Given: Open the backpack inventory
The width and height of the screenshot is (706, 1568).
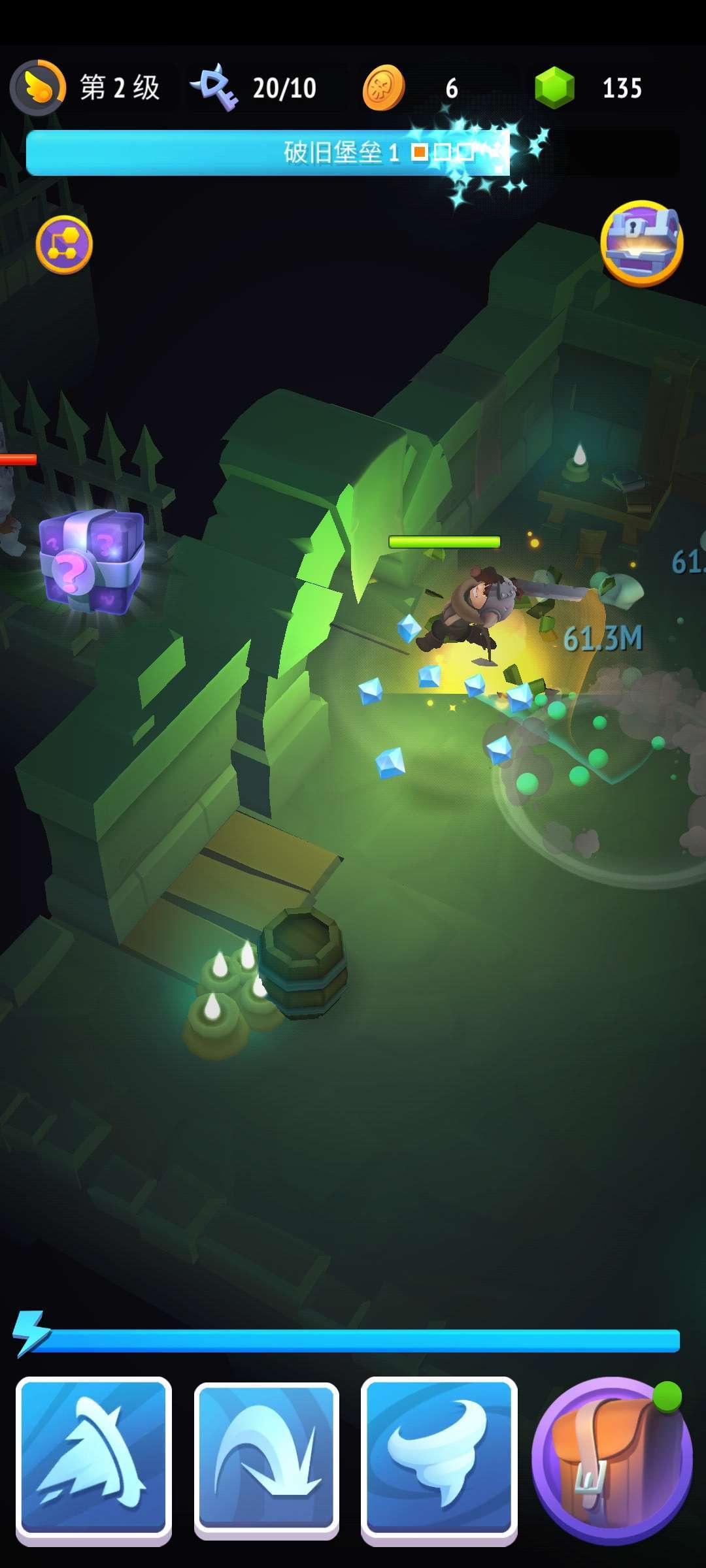Looking at the screenshot, I should point(612,1460).
